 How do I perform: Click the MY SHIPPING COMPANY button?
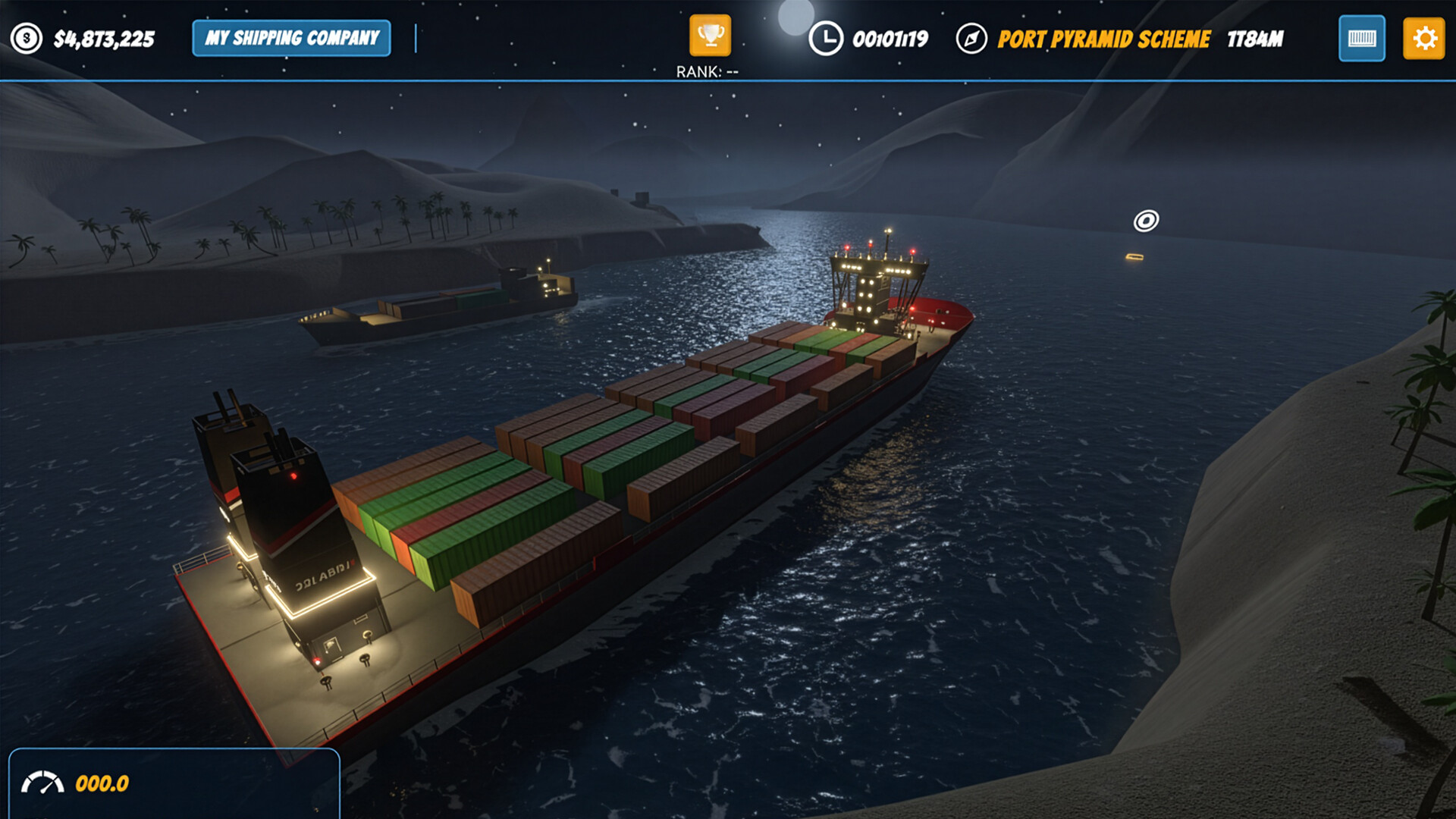point(290,37)
